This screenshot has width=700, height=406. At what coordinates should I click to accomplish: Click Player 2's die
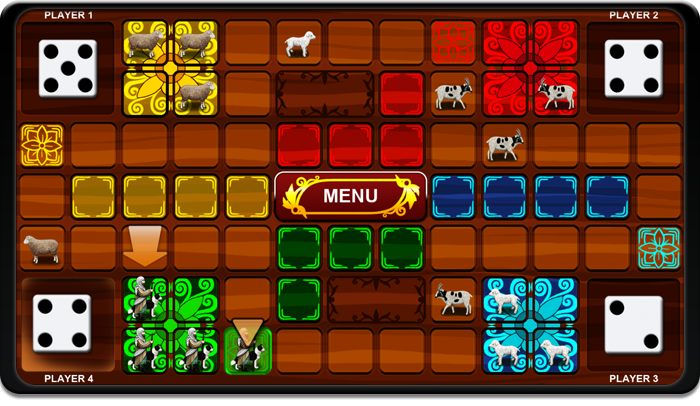(633, 68)
